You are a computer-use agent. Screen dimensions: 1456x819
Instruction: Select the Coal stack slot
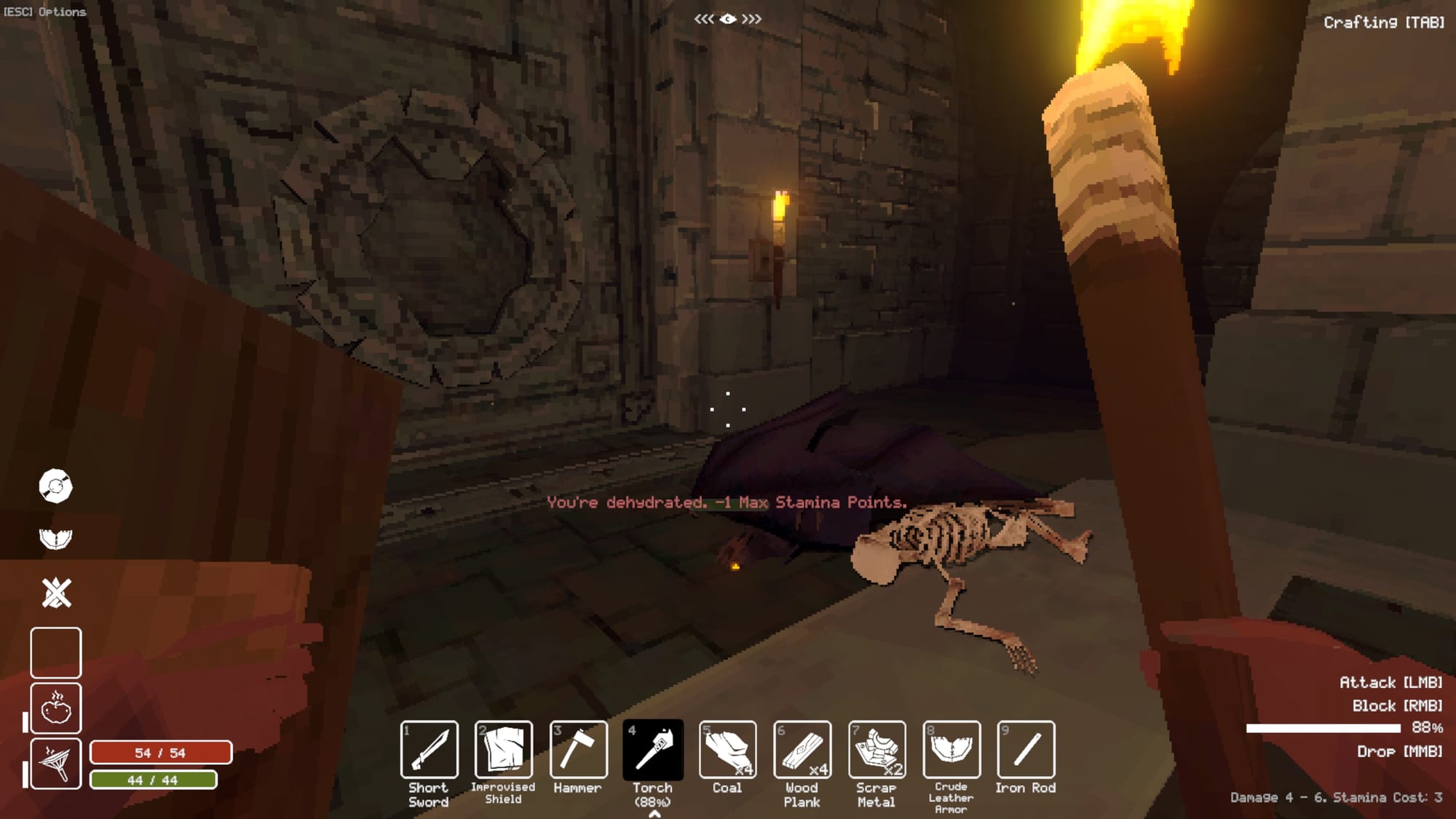[x=728, y=750]
